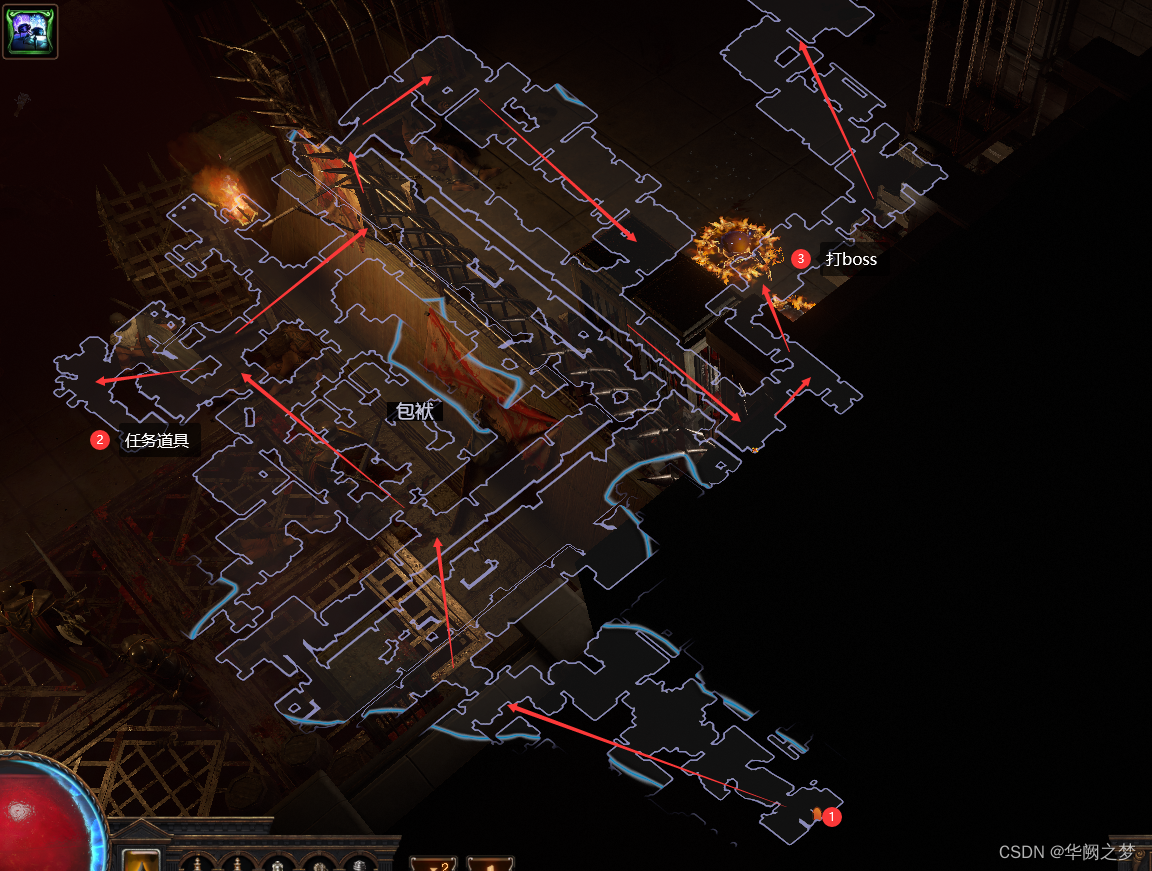The image size is (1152, 871).
Task: Click the red number 3 map marker
Action: pyautogui.click(x=800, y=259)
